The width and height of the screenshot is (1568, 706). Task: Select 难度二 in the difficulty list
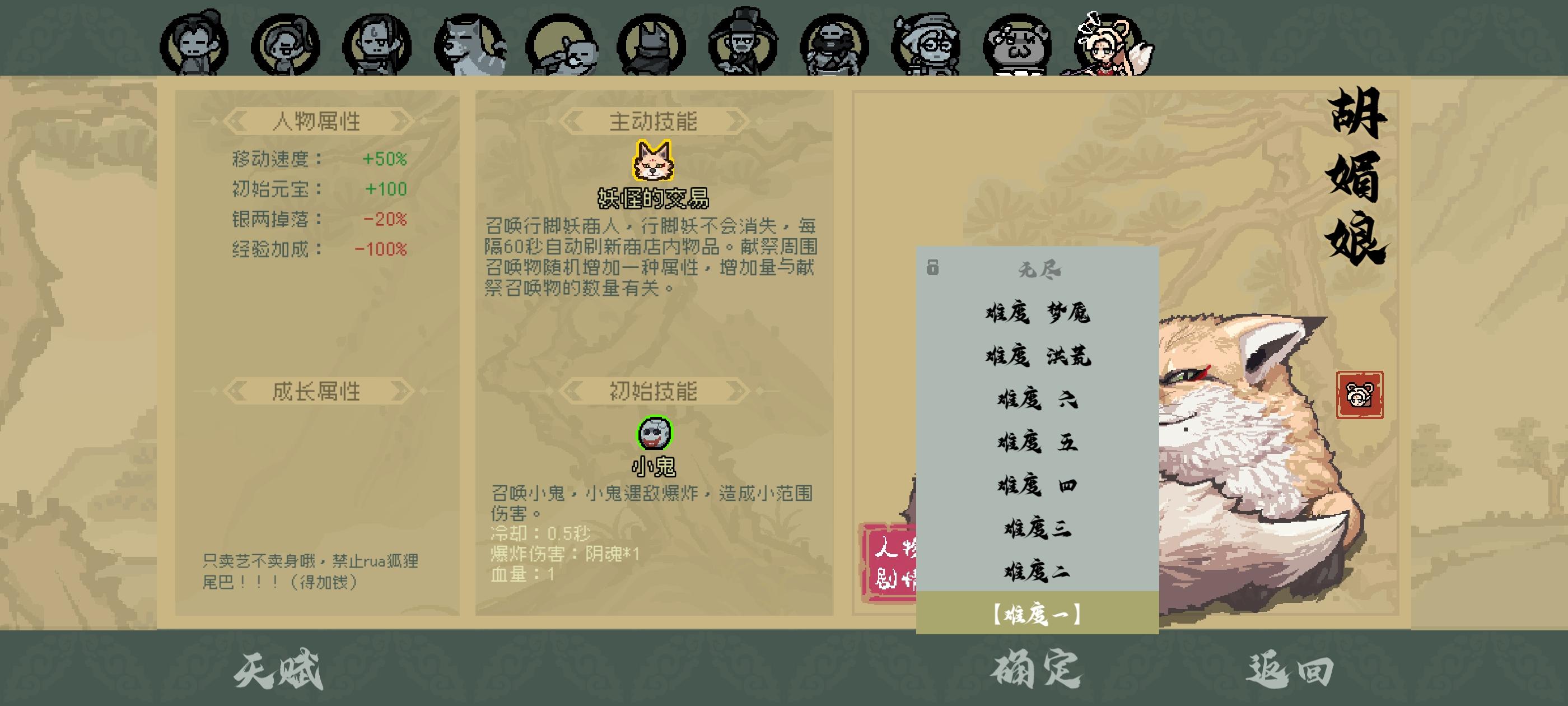click(1038, 571)
